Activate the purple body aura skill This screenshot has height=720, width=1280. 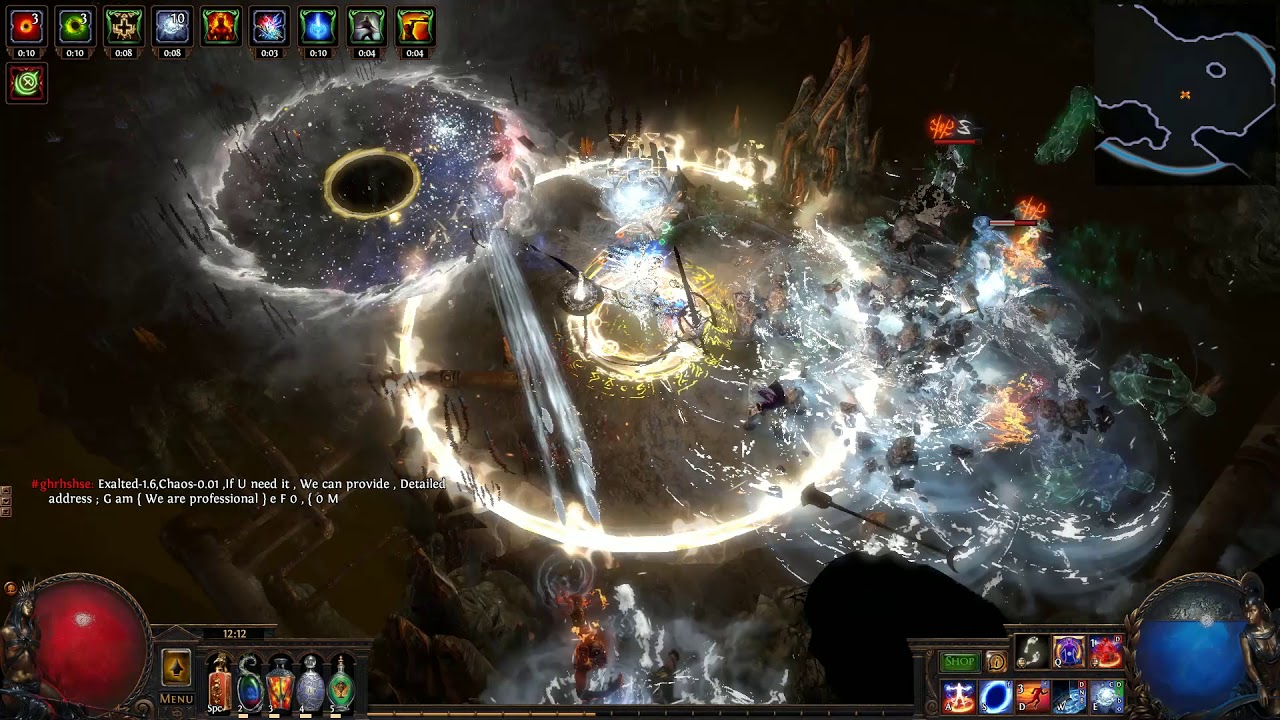tap(1068, 653)
